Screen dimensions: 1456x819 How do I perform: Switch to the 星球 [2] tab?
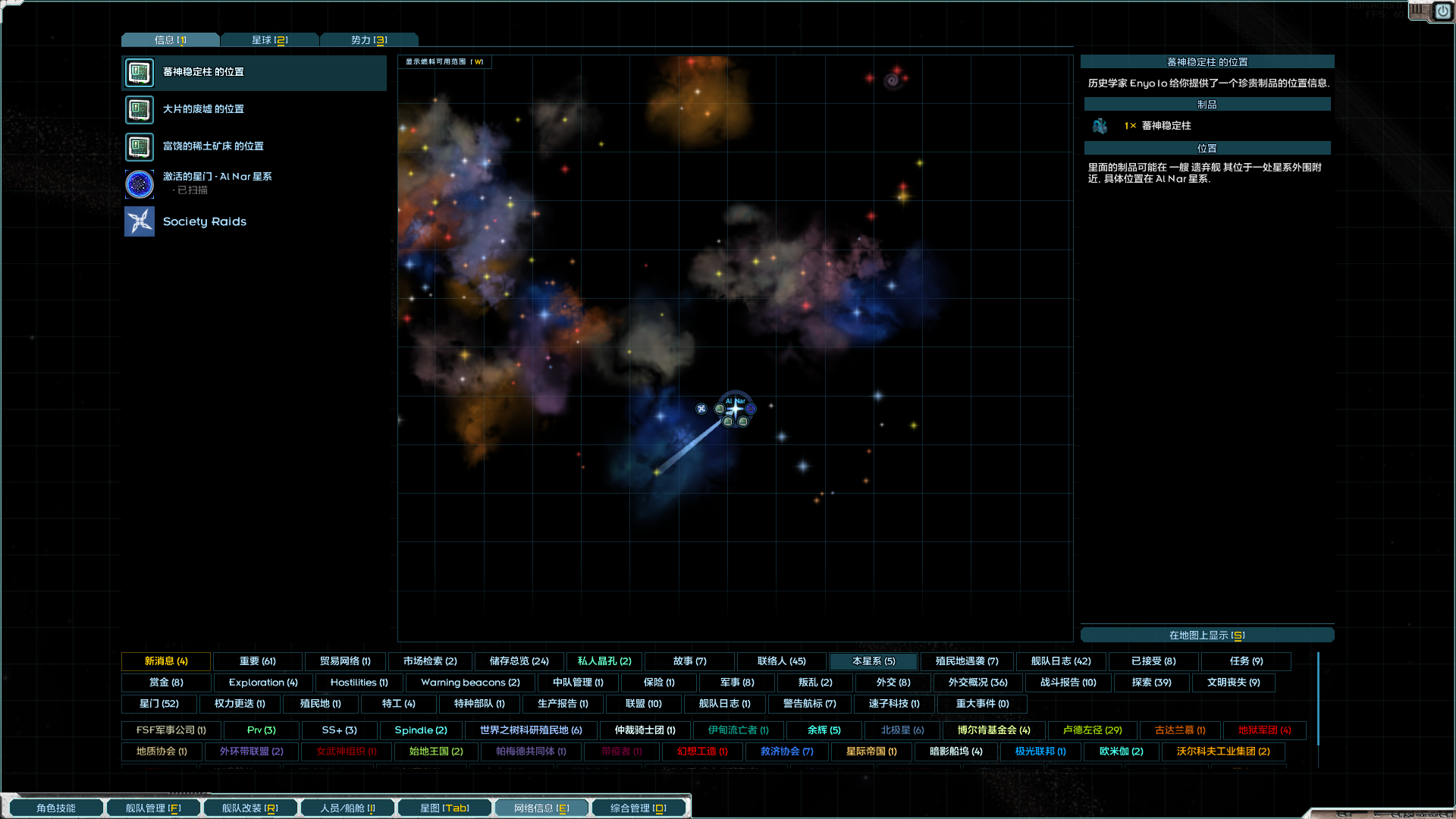[x=270, y=39]
